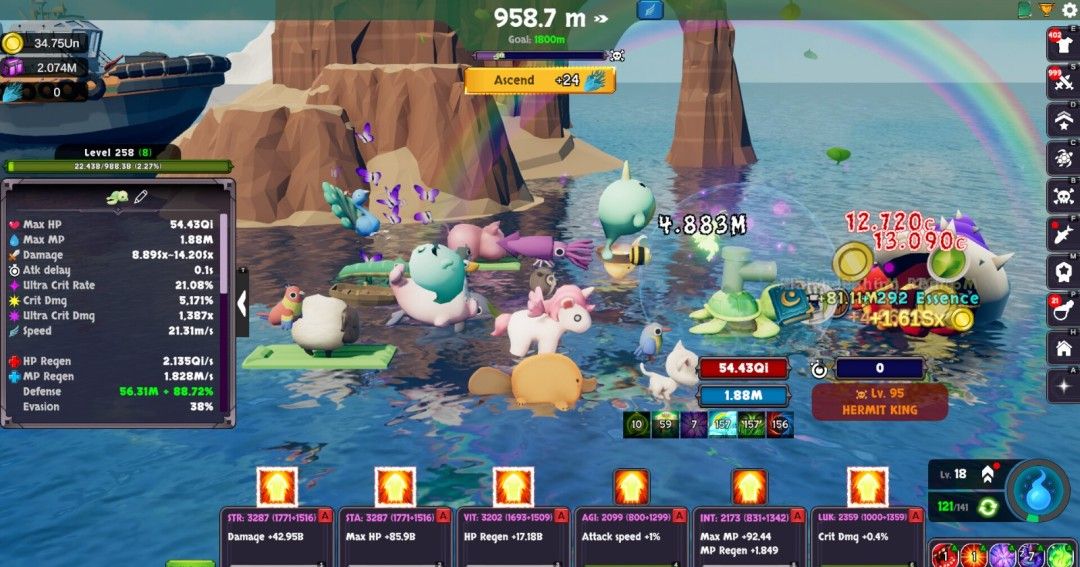Open the trophy achievements icon
Image resolution: width=1080 pixels, height=567 pixels.
[1046, 10]
